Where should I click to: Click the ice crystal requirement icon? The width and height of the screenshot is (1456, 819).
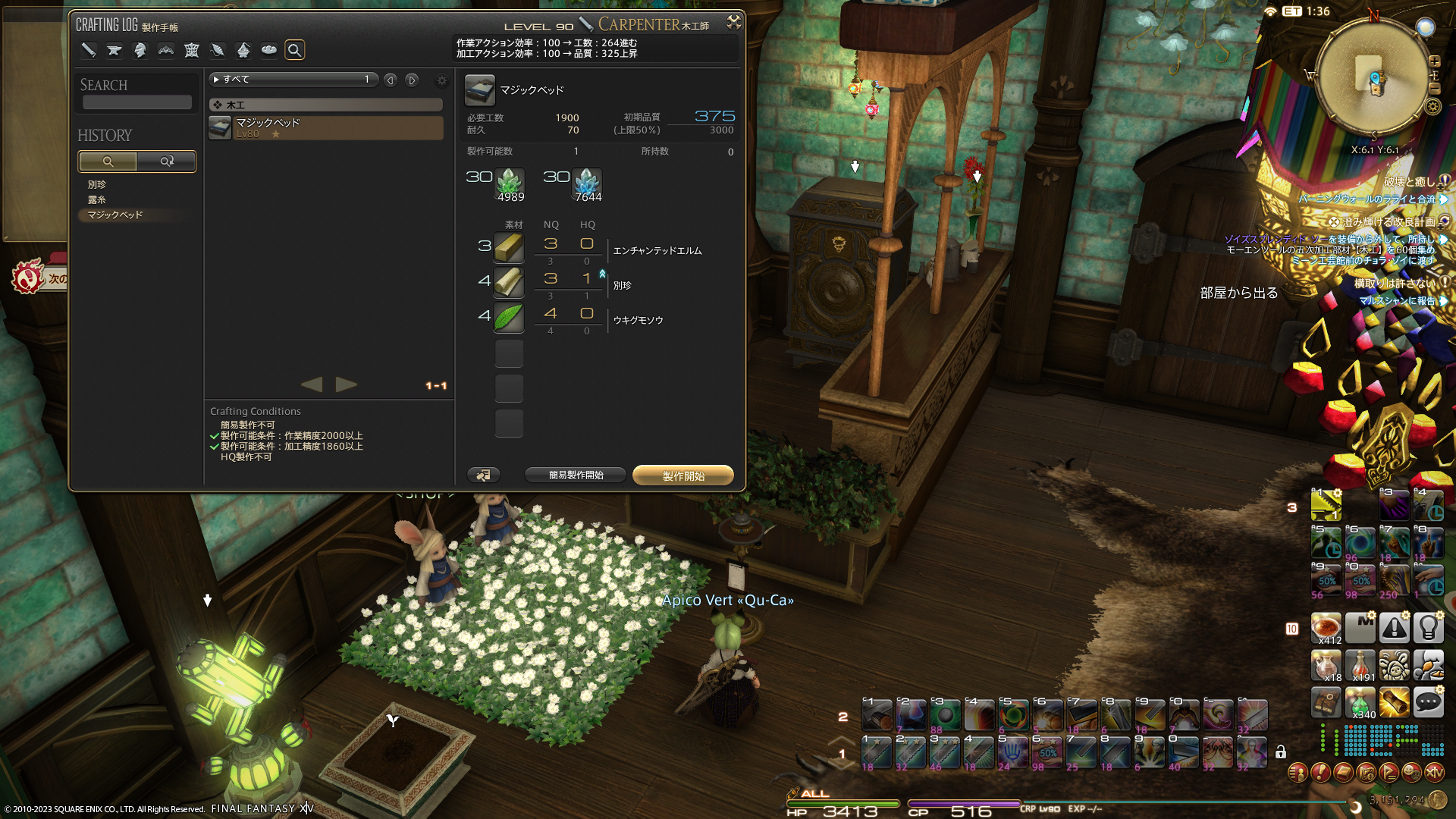coord(587,182)
